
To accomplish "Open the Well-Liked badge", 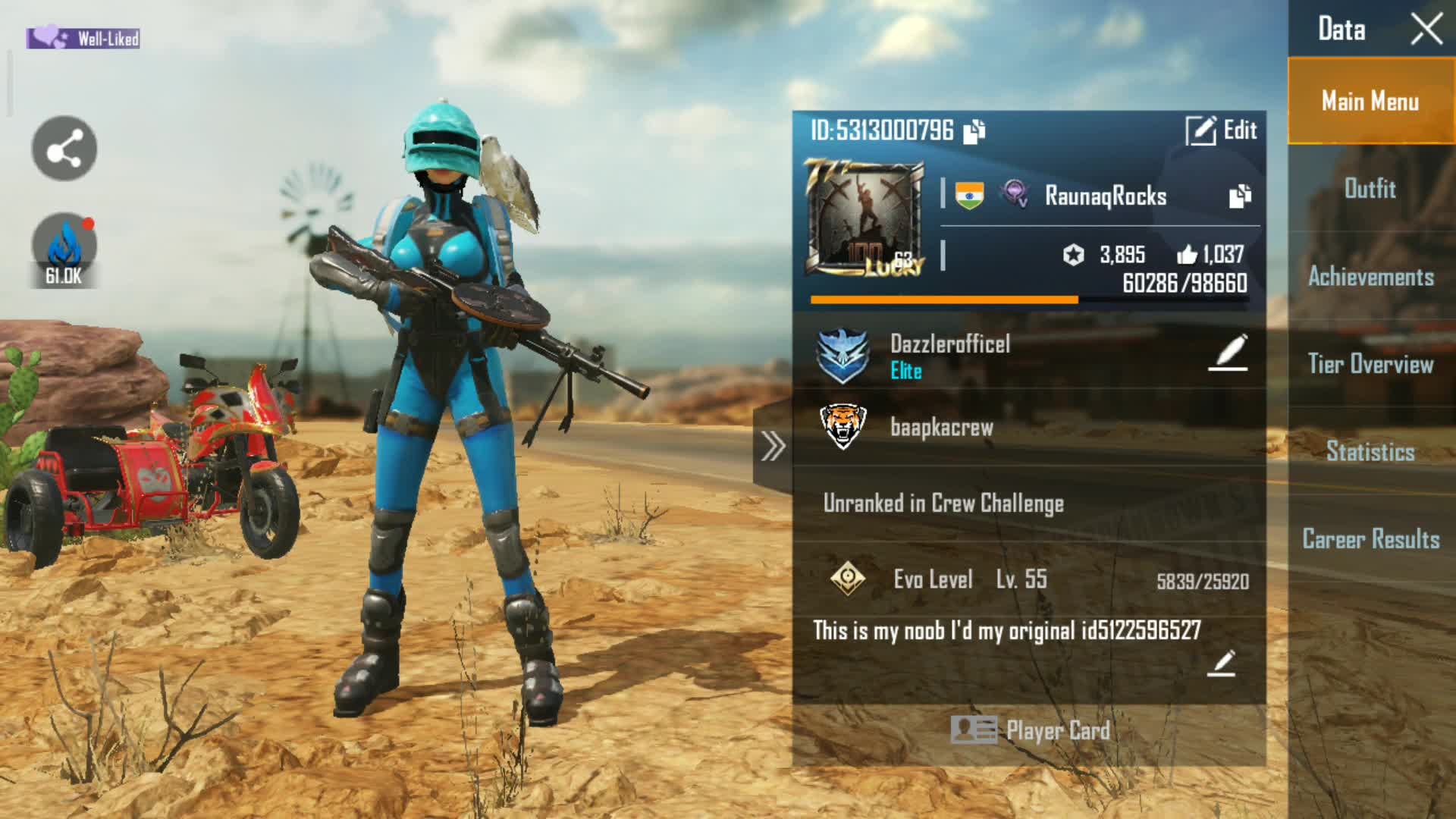I will 83,38.
